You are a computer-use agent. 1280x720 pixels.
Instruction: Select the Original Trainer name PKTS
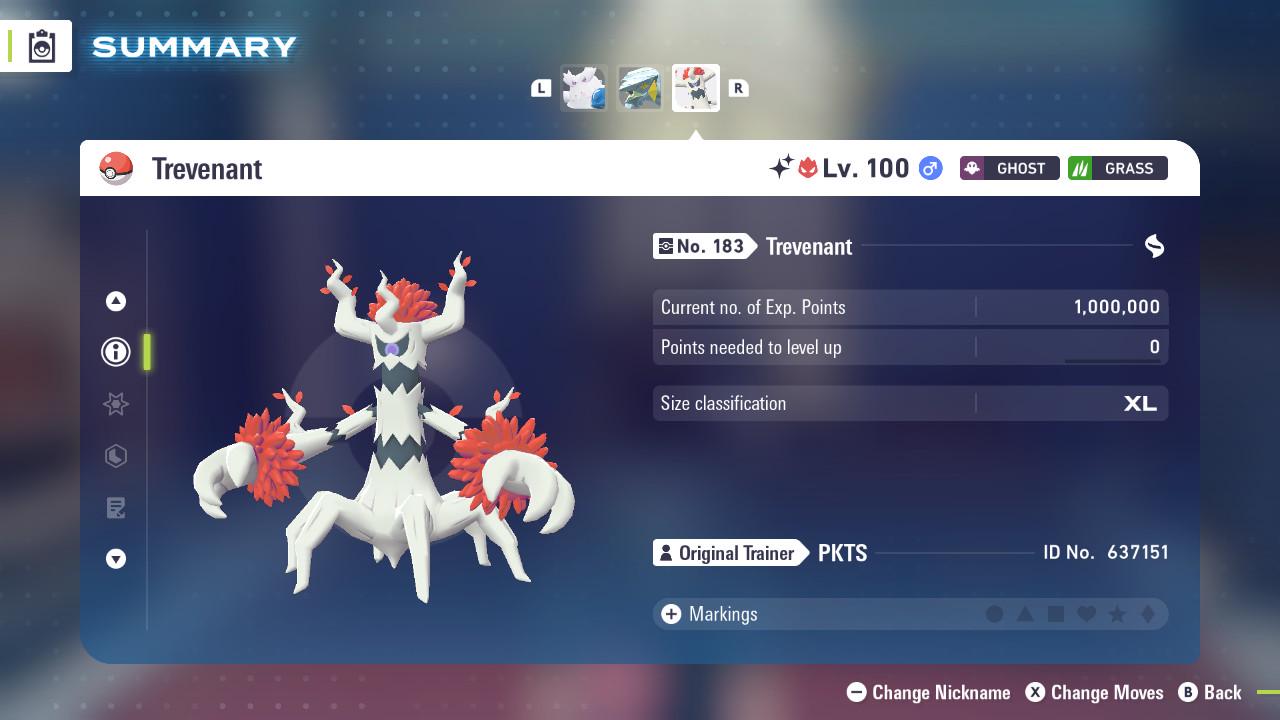(x=843, y=553)
